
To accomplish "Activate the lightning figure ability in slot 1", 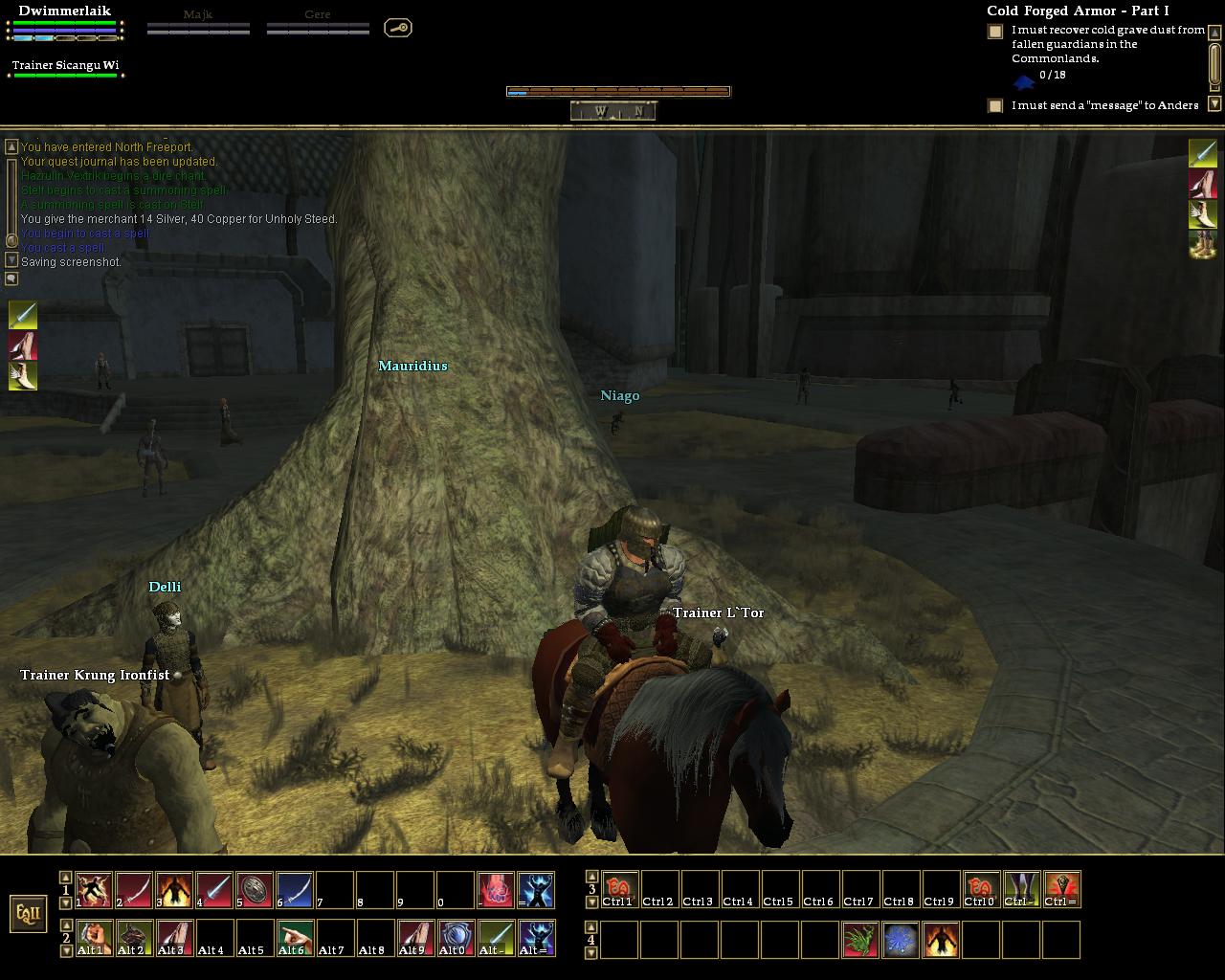I will click(x=94, y=890).
